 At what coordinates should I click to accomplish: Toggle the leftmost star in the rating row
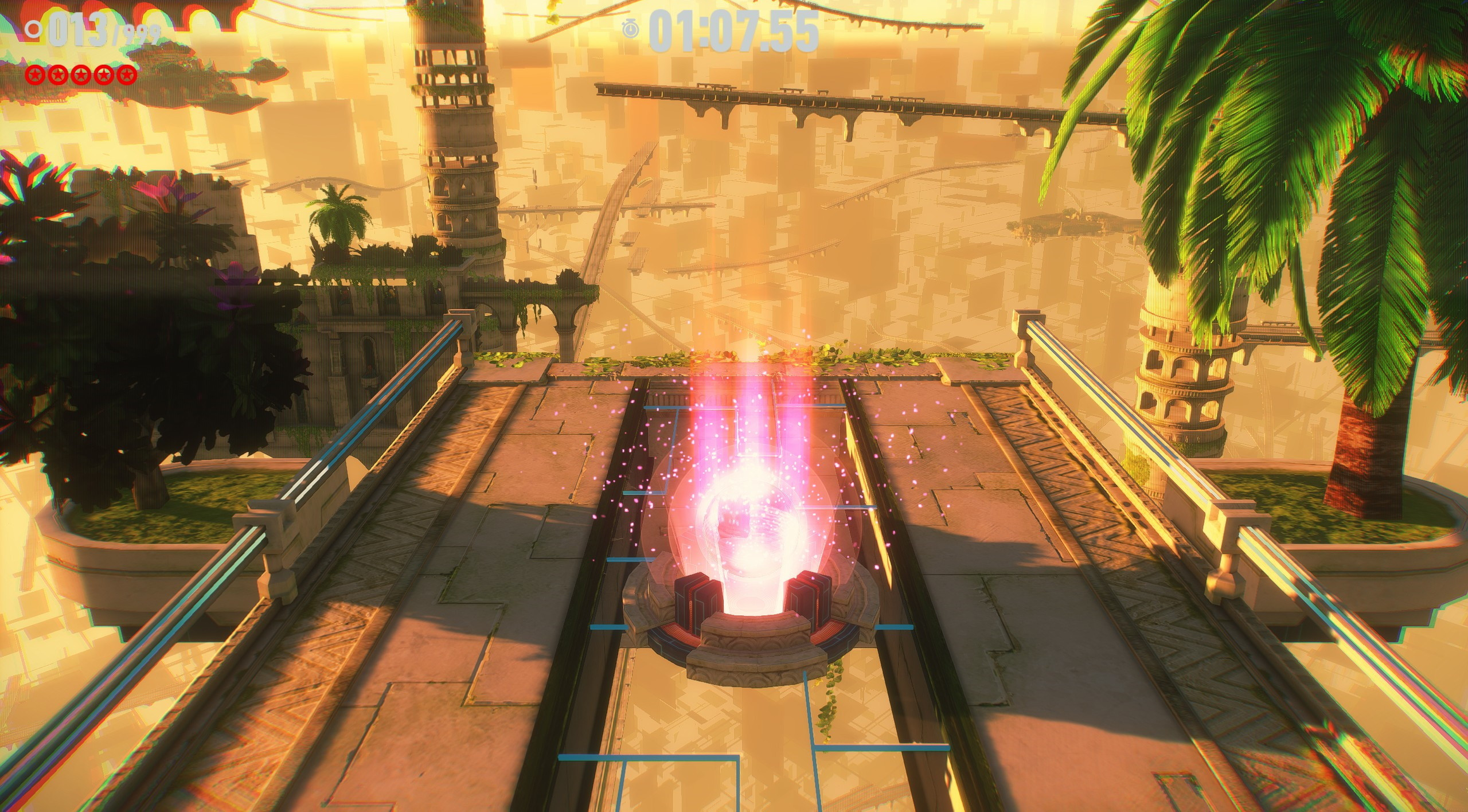pyautogui.click(x=35, y=75)
